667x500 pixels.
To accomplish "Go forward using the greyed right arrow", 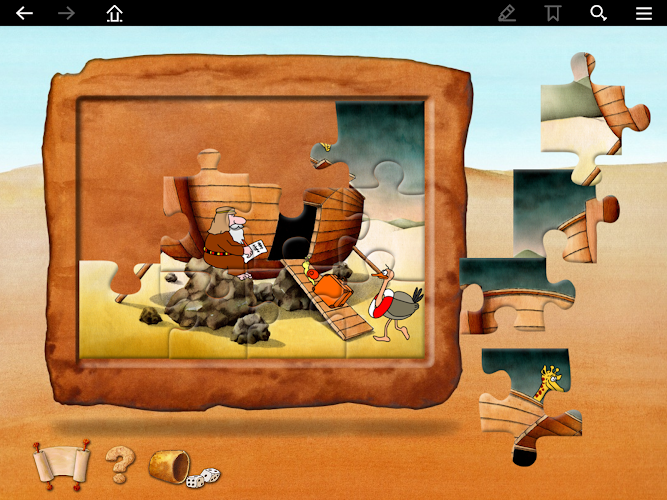I will 67,13.
